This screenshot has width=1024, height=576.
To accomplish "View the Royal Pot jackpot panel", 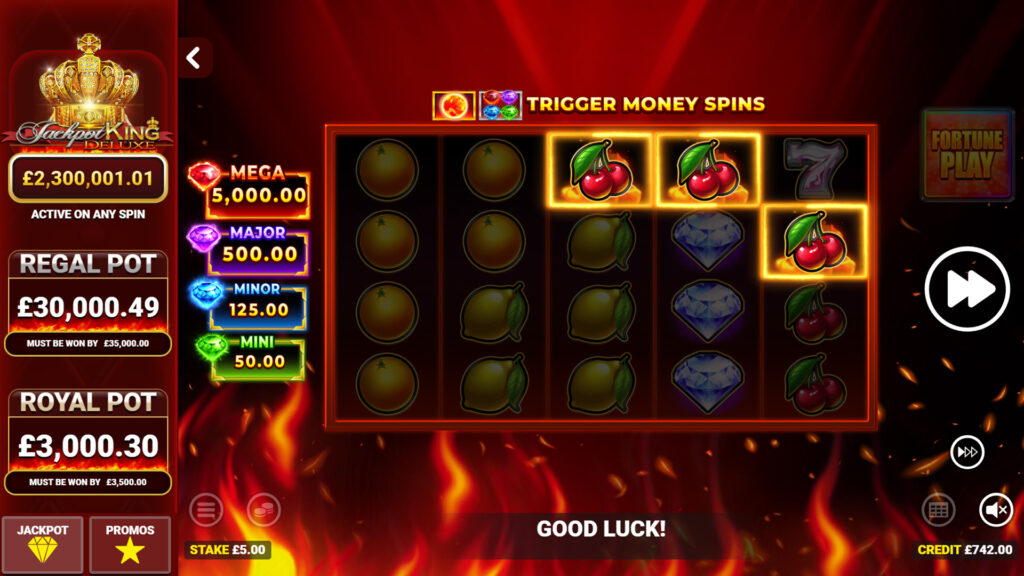I will 88,440.
